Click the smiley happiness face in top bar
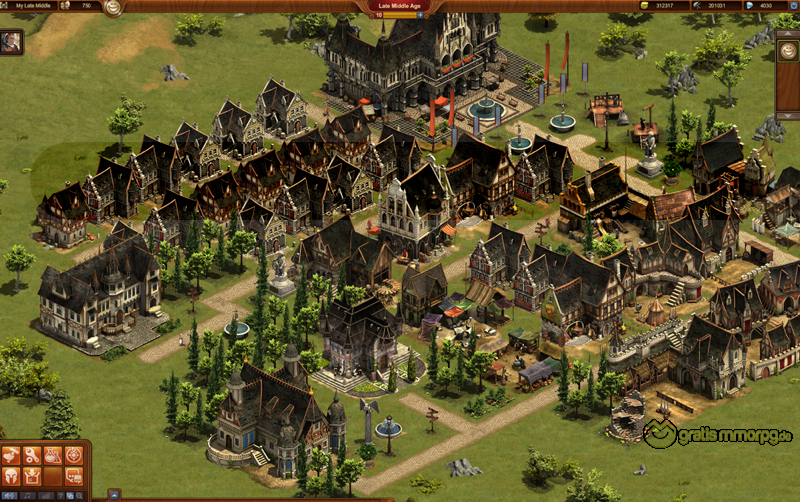 (113, 7)
